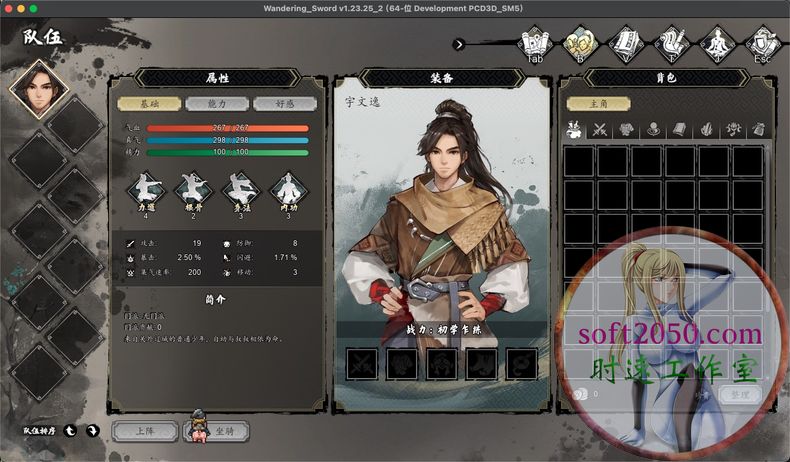Filter backpack by crossed swords category

600,129
